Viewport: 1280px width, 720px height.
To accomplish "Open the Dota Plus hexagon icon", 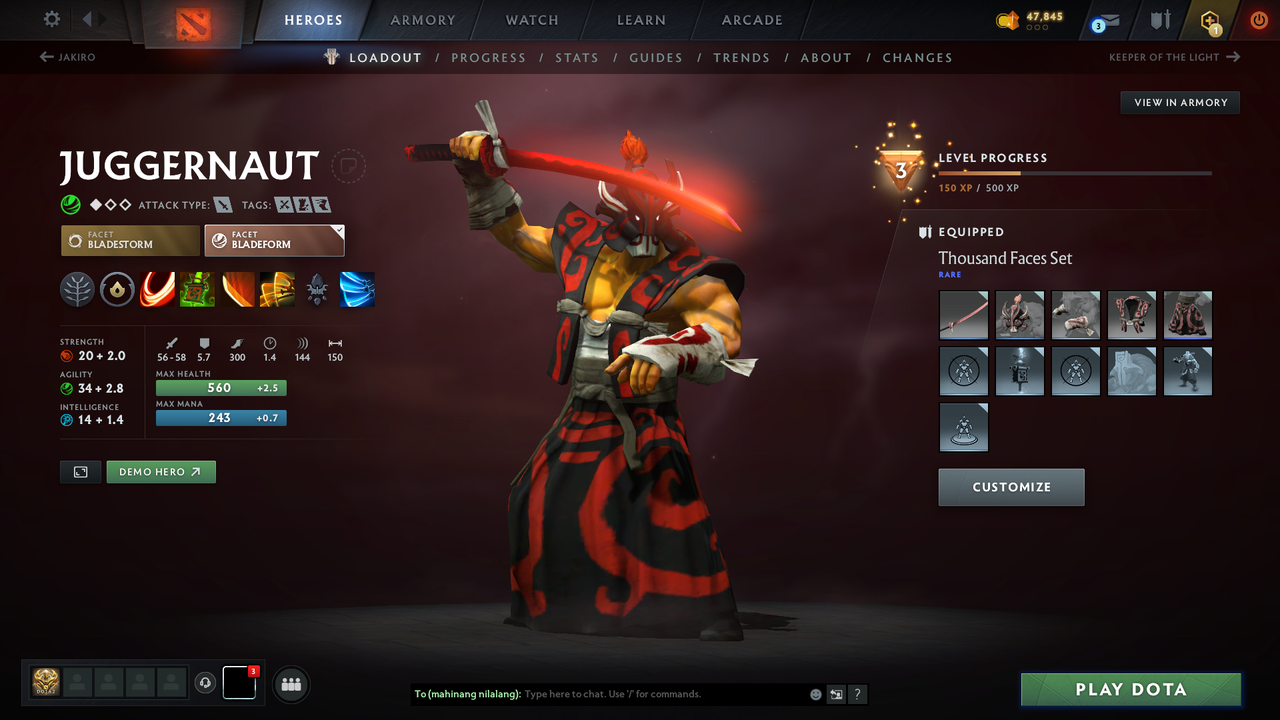I will pyautogui.click(x=1210, y=20).
